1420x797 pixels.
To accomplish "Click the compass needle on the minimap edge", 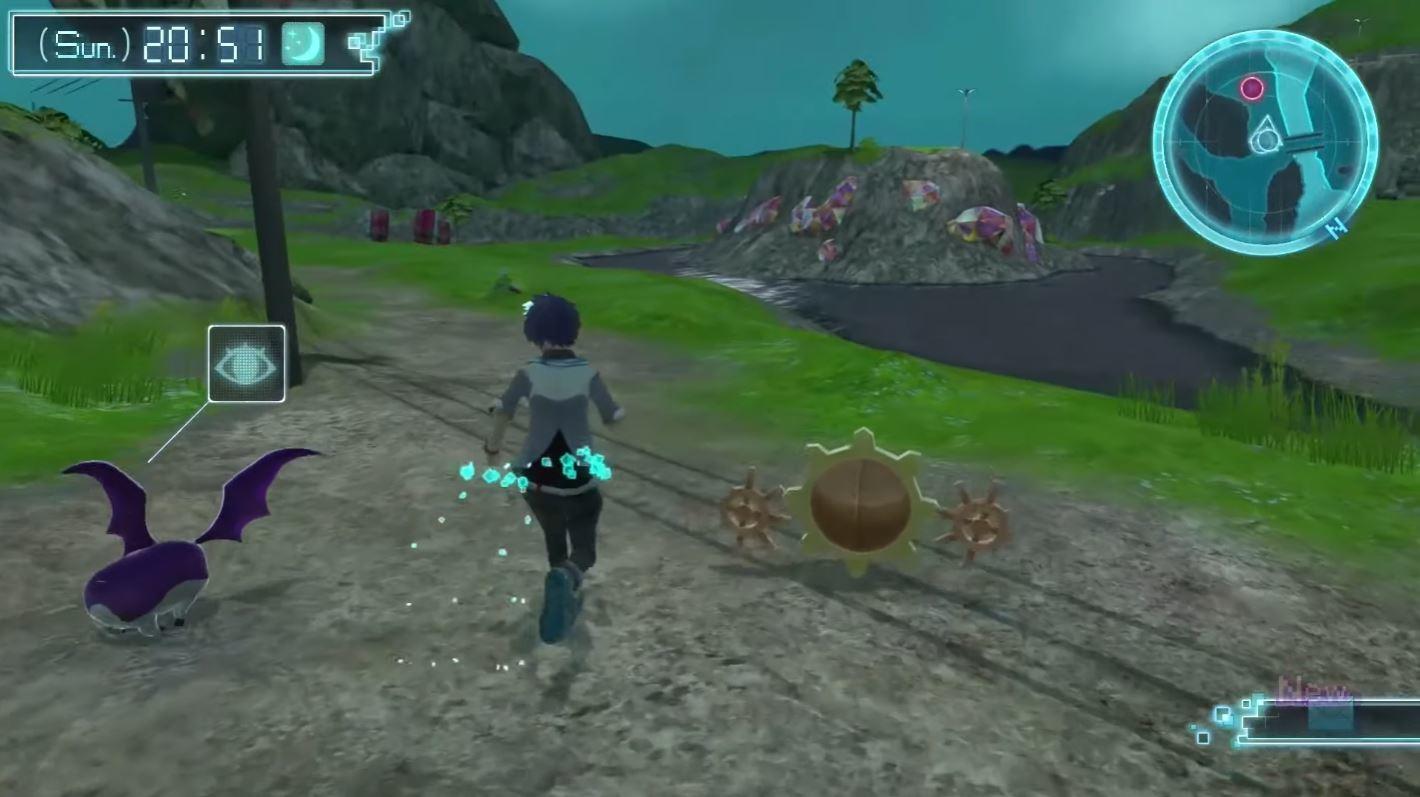I will pyautogui.click(x=1337, y=227).
